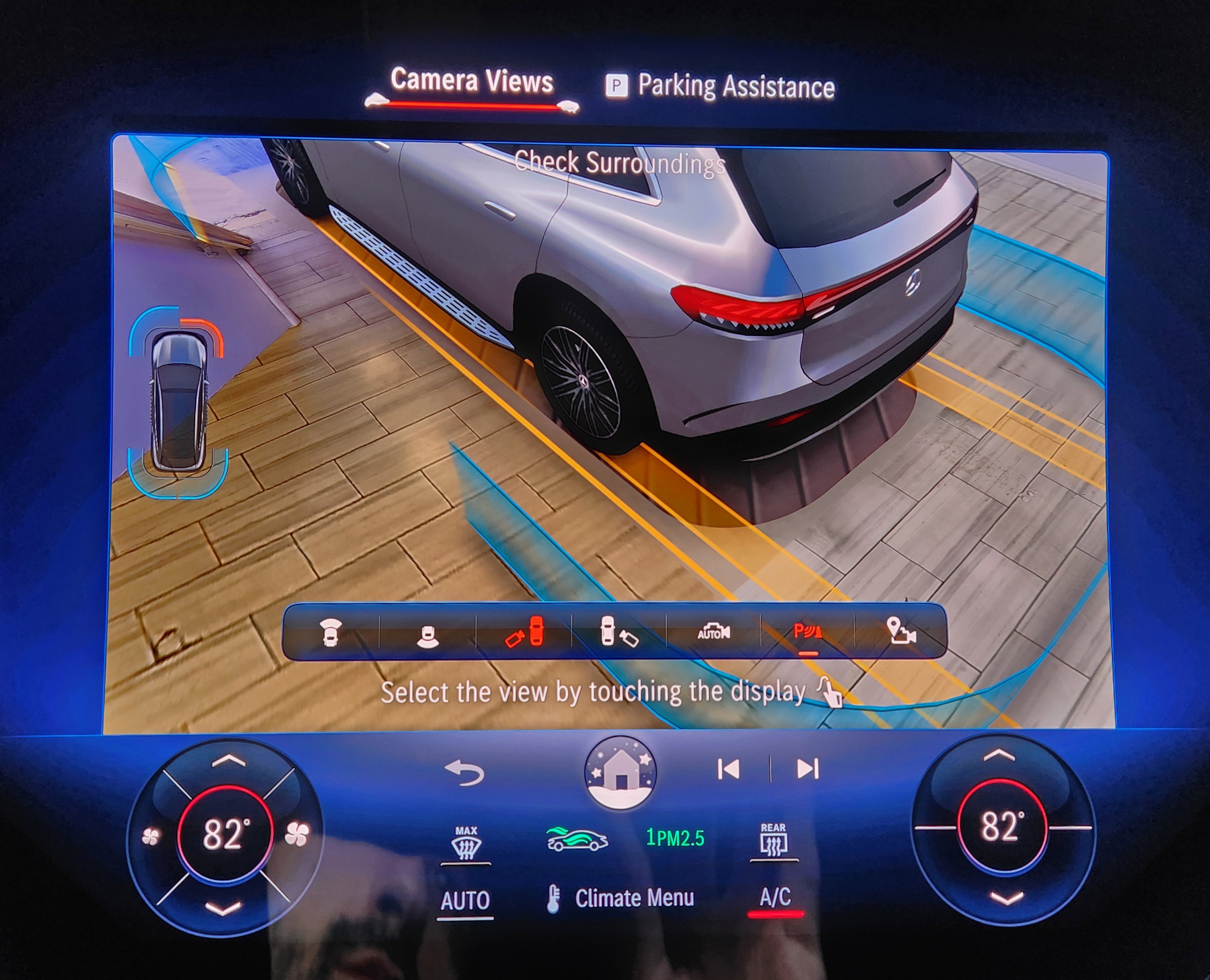The image size is (1210, 980).
Task: Select the red rear-left camera angle
Action: 524,632
